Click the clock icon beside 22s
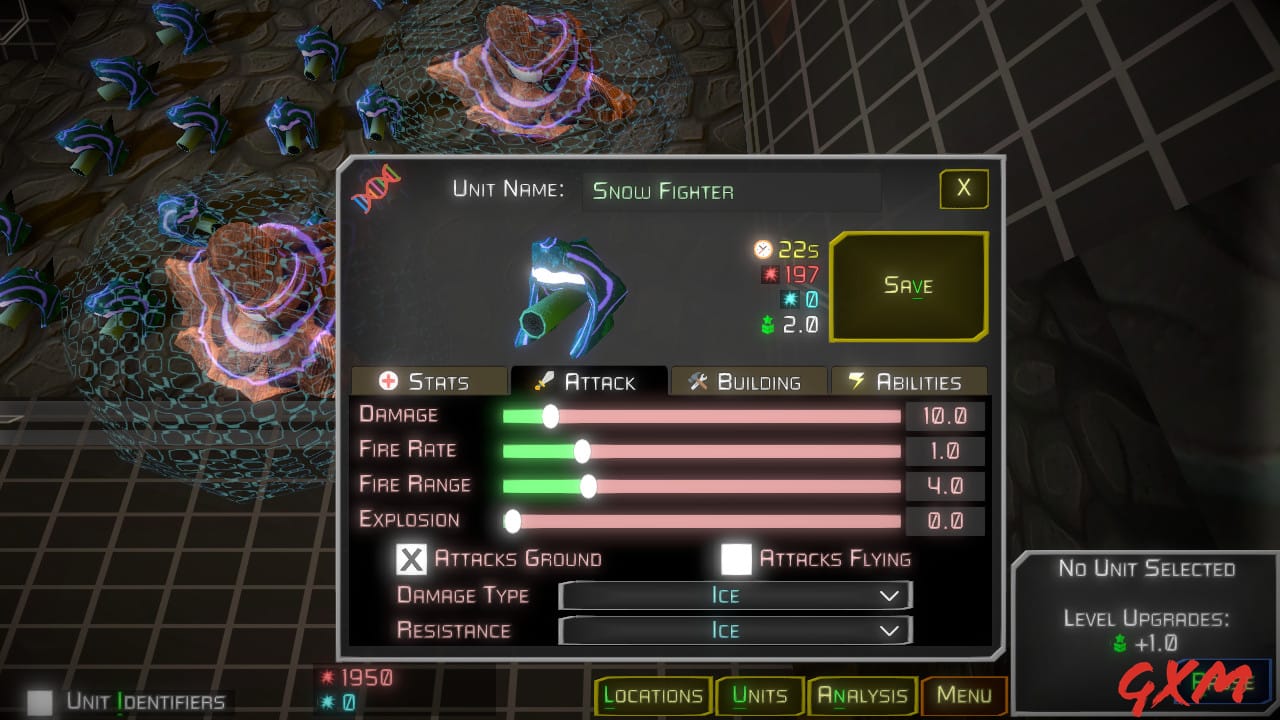Image resolution: width=1280 pixels, height=720 pixels. (x=765, y=251)
